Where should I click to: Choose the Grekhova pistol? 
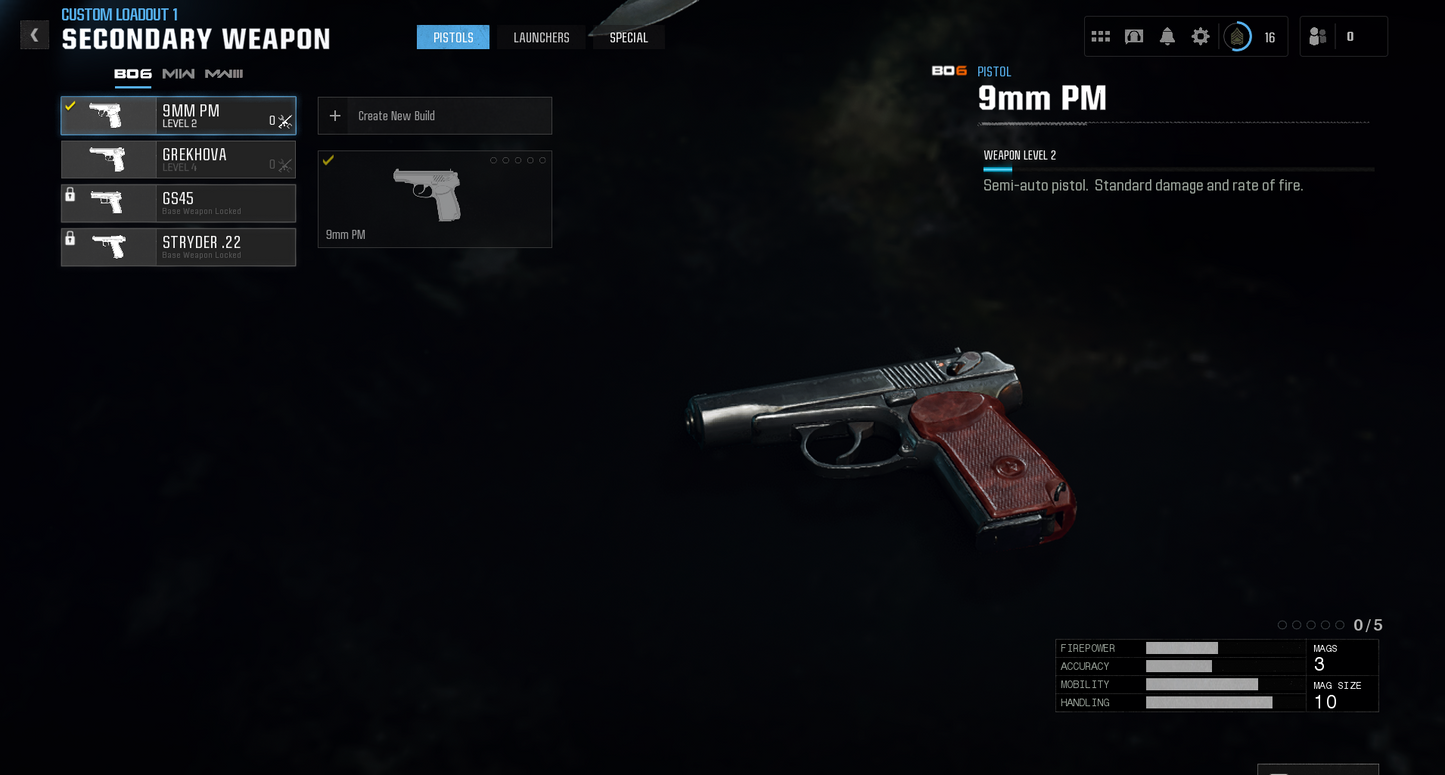[x=178, y=160]
